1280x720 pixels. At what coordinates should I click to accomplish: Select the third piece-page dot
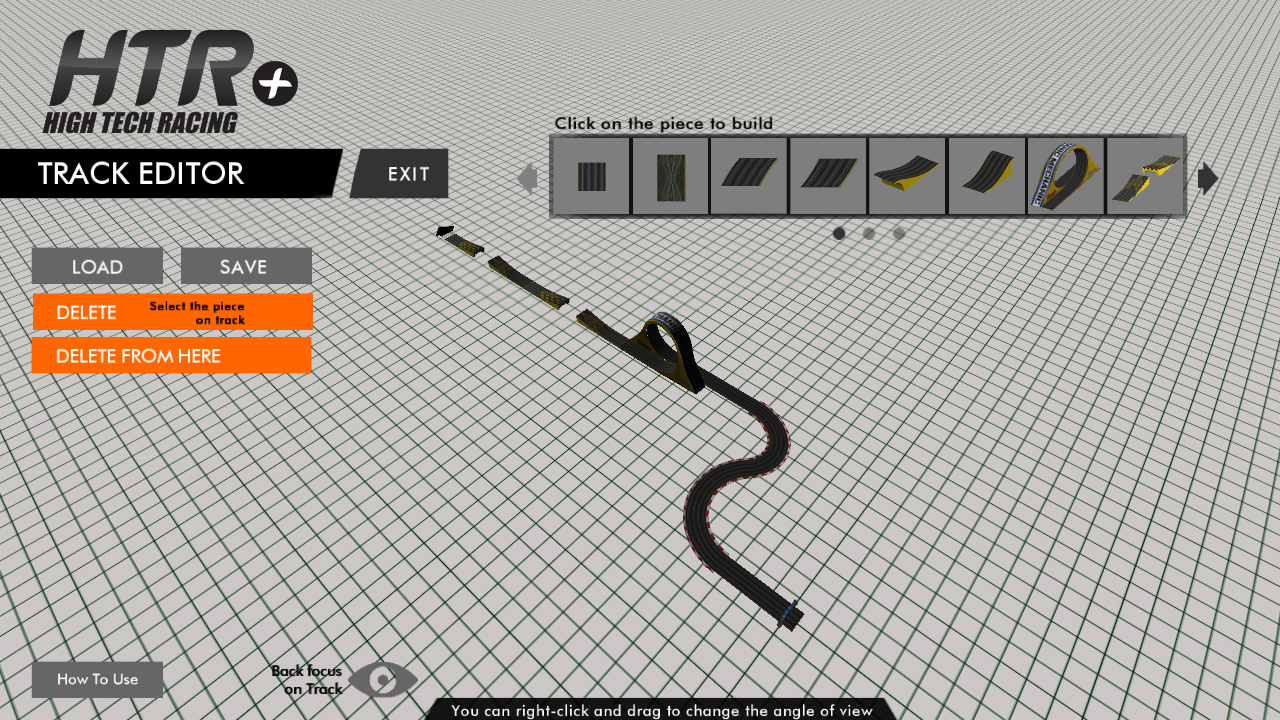899,233
